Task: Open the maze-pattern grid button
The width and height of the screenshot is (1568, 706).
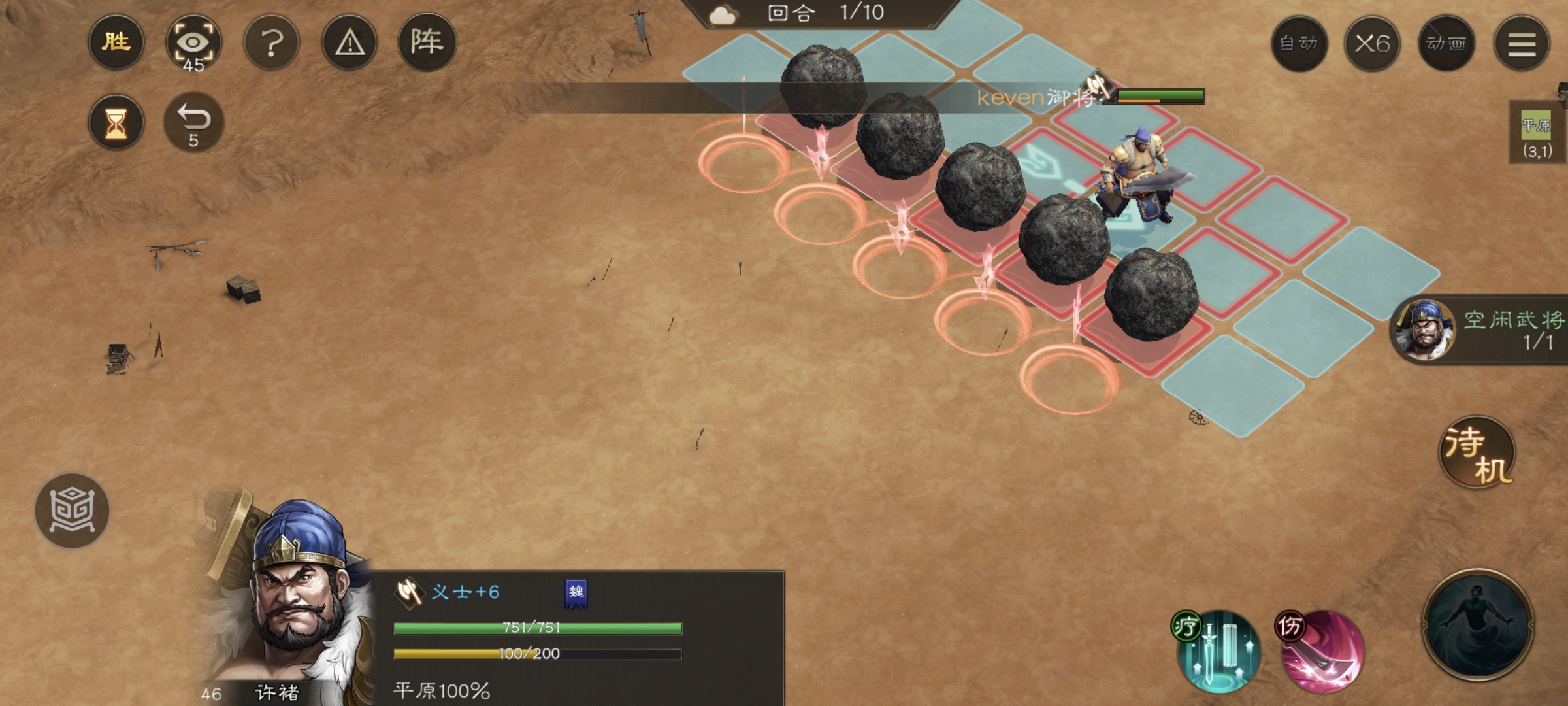Action: 72,511
